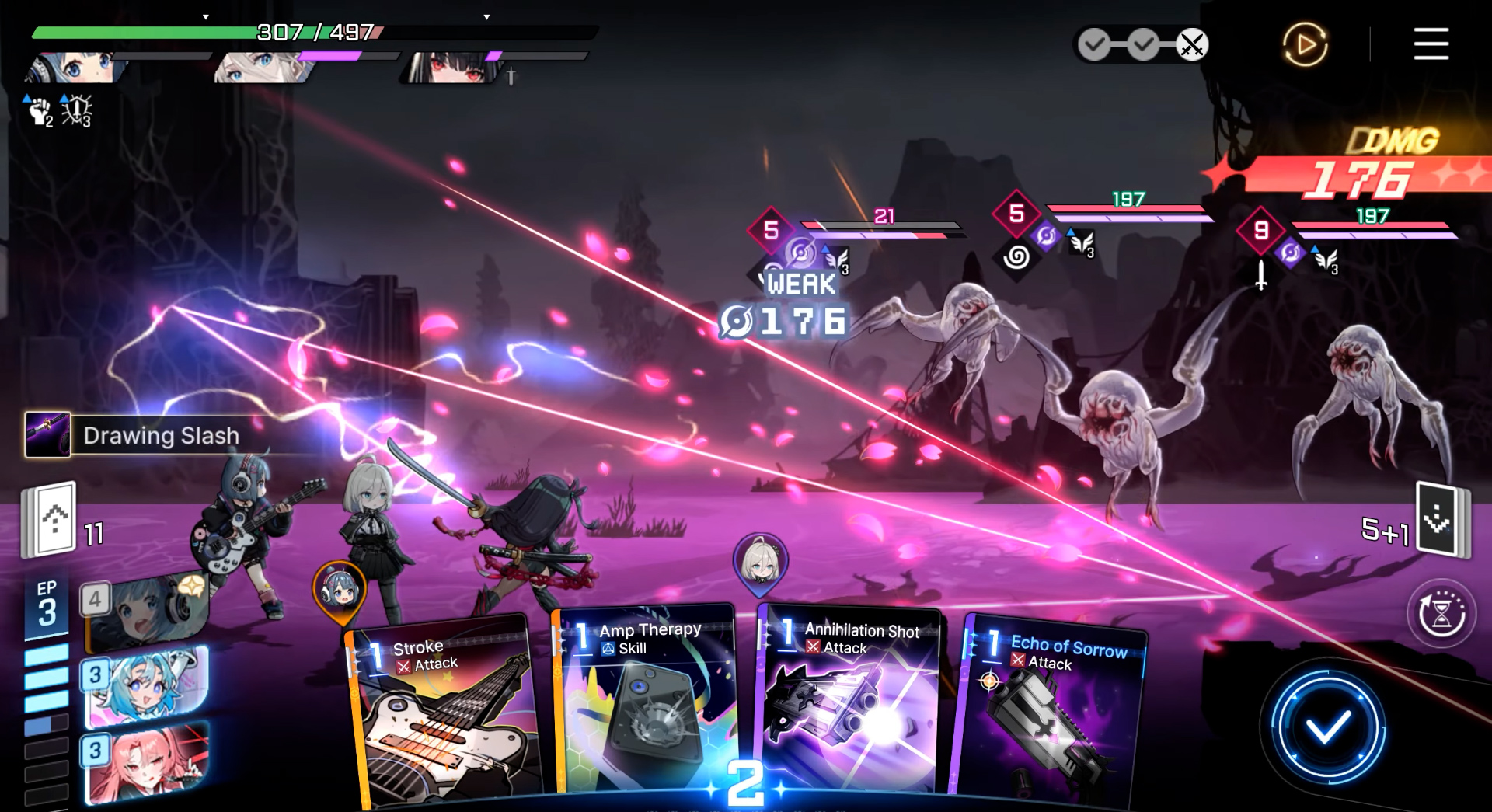Viewport: 1492px width, 812px height.
Task: Select the cost-4 headphone girl portrait
Action: (x=148, y=612)
